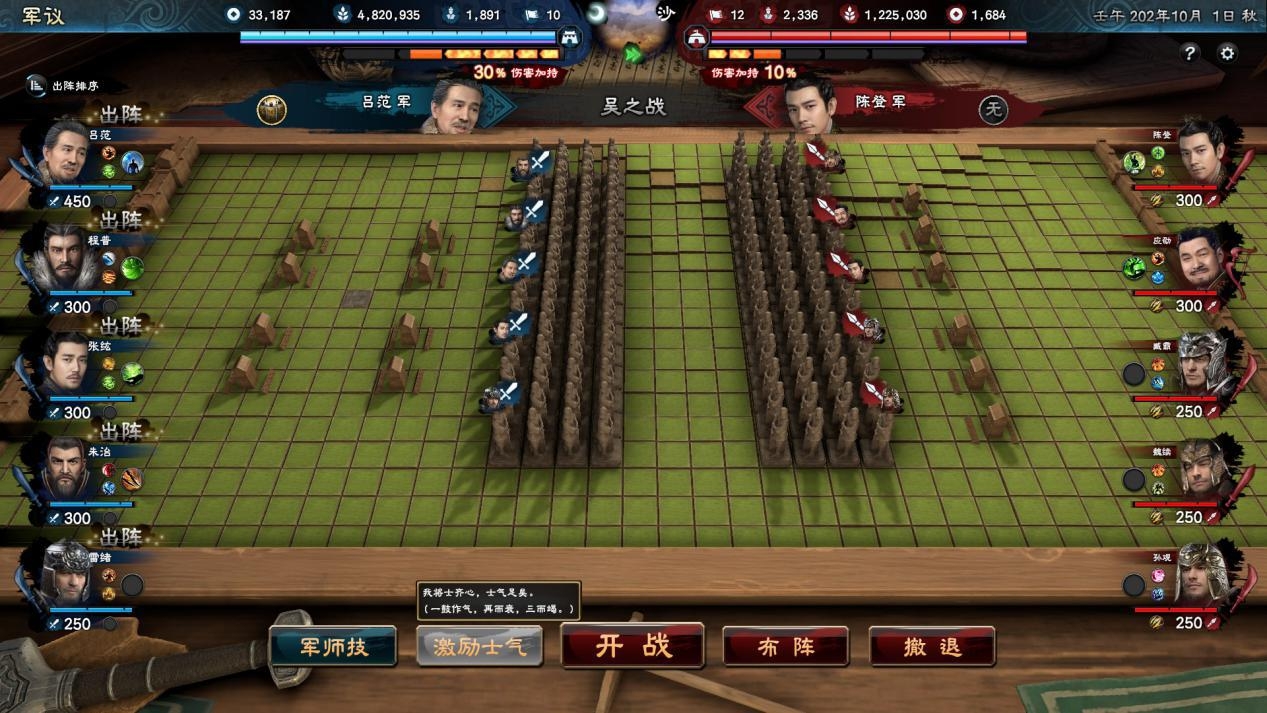Start the battle with 开战
This screenshot has height=713, width=1267.
632,645
